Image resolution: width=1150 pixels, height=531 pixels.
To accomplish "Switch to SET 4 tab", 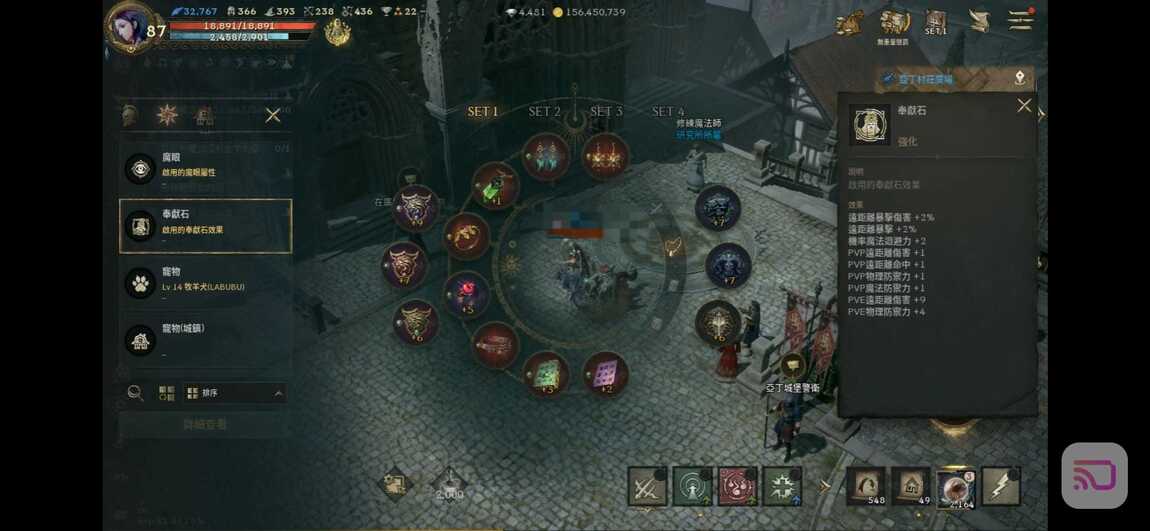I will click(x=668, y=112).
